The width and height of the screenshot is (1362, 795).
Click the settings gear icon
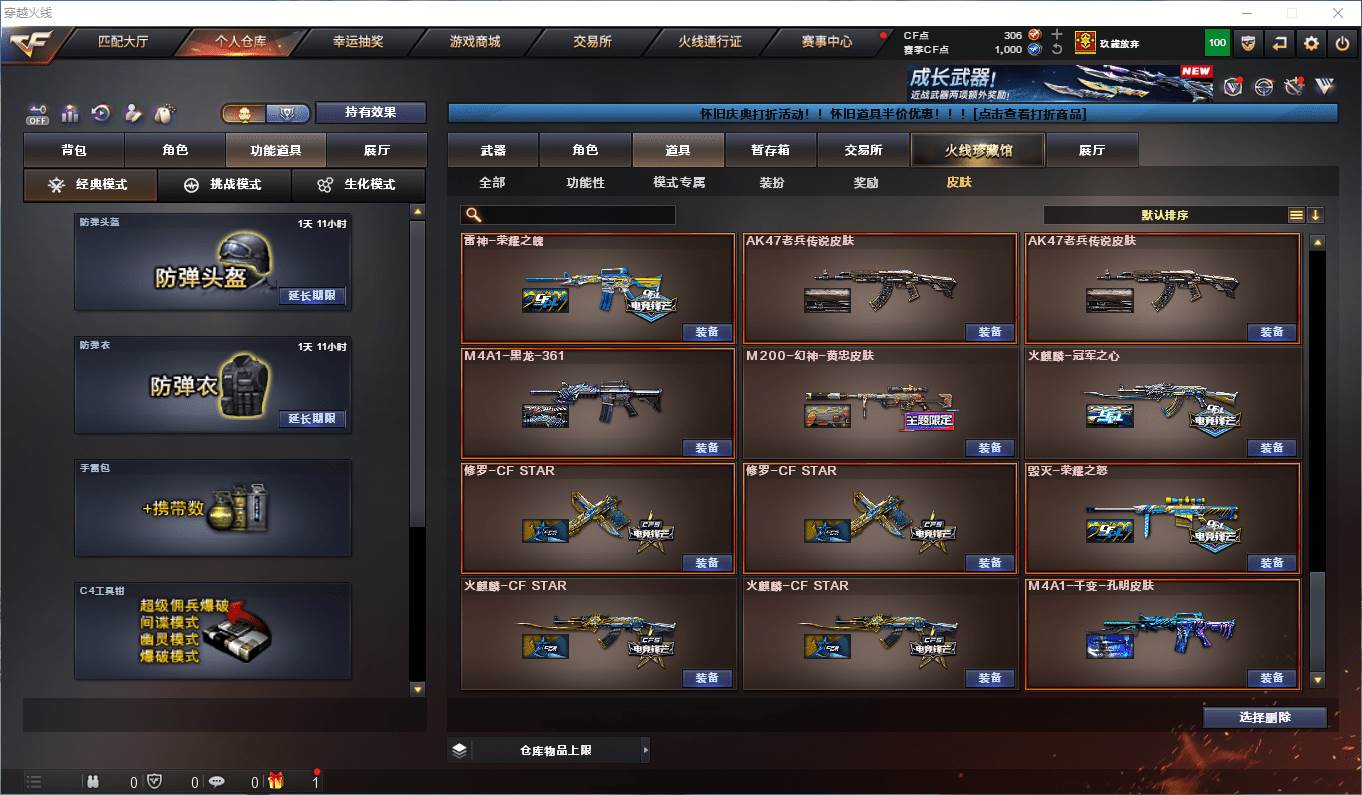(x=1312, y=43)
